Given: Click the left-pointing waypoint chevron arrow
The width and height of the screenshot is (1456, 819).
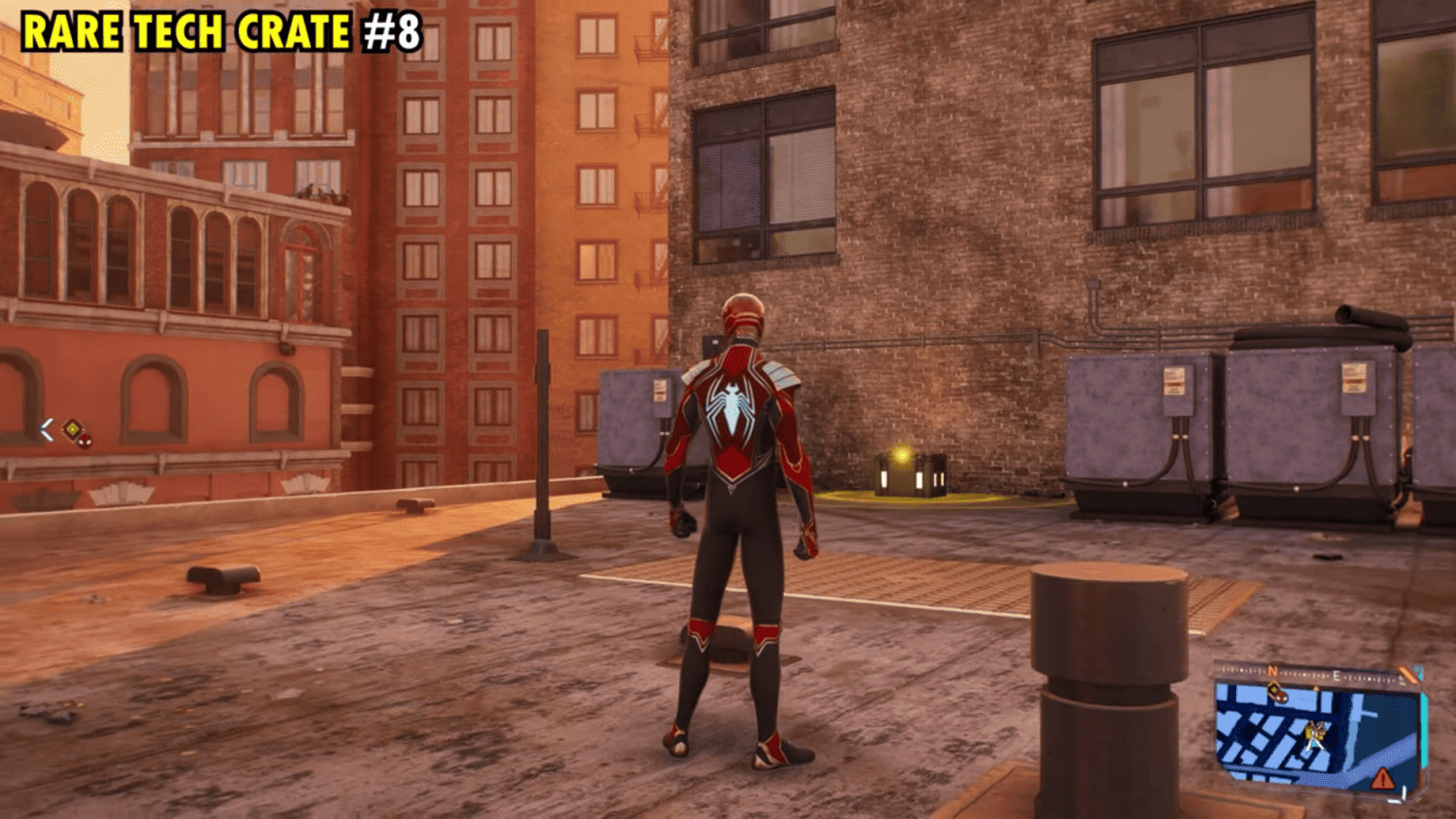Looking at the screenshot, I should [46, 428].
